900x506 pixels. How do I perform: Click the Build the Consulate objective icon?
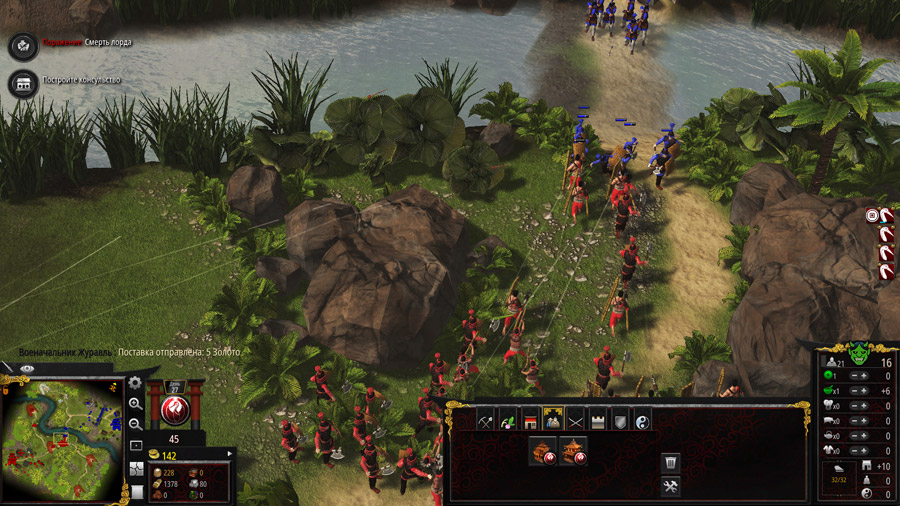20,83
